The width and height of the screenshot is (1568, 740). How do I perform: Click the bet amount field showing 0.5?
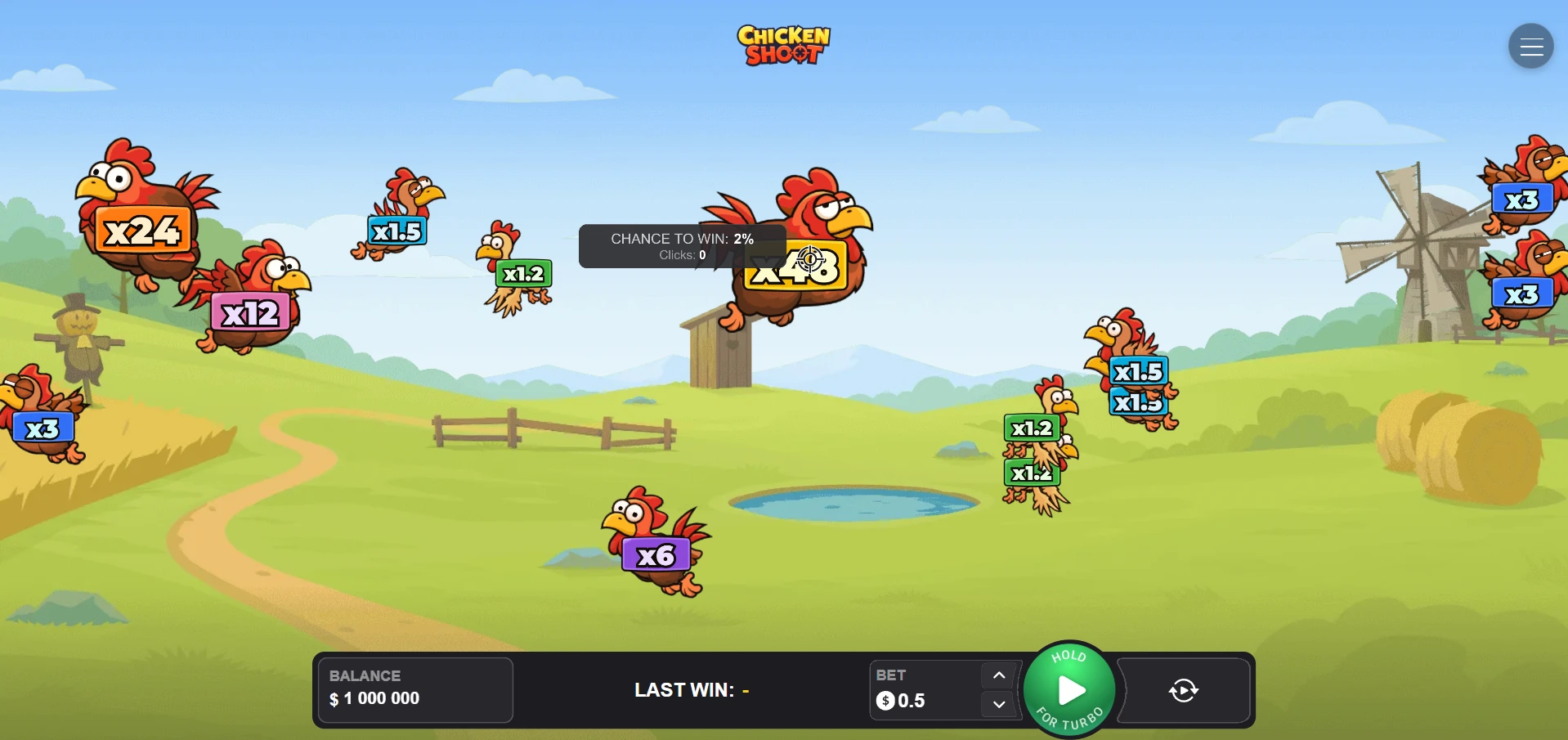coord(912,701)
